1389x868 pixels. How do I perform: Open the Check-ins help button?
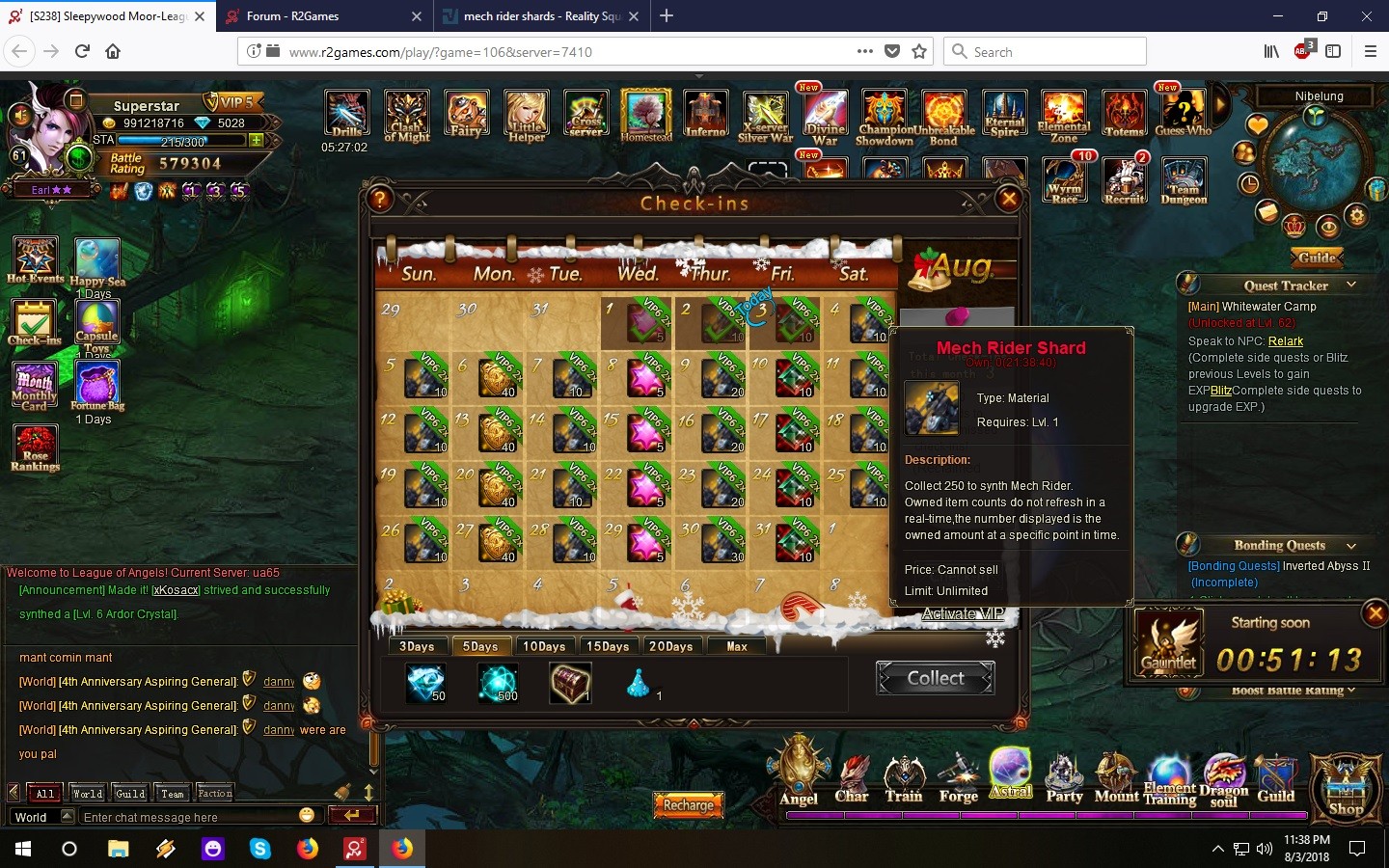381,200
